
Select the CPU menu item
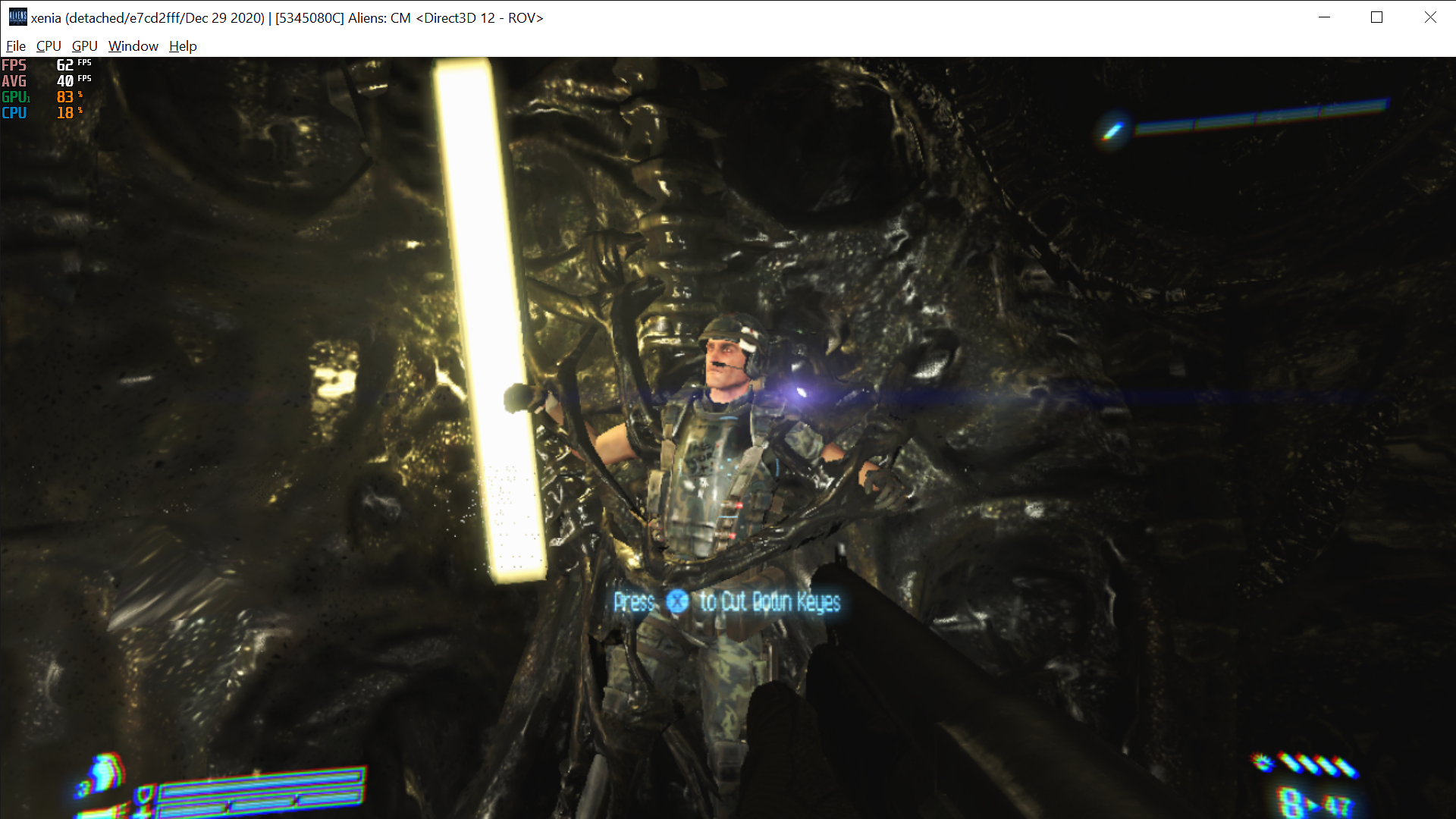48,45
